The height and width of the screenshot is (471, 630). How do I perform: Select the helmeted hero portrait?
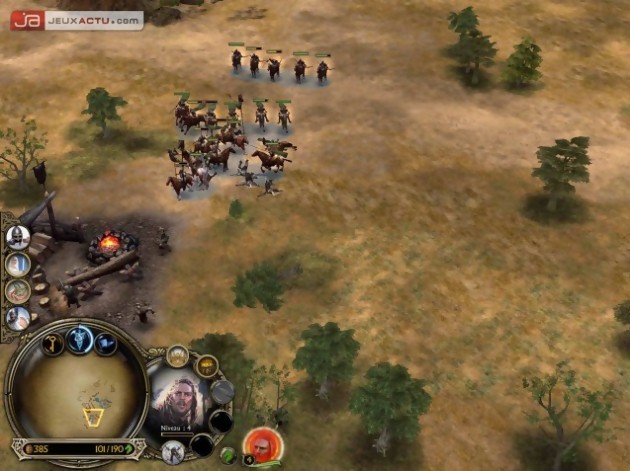click(x=17, y=237)
